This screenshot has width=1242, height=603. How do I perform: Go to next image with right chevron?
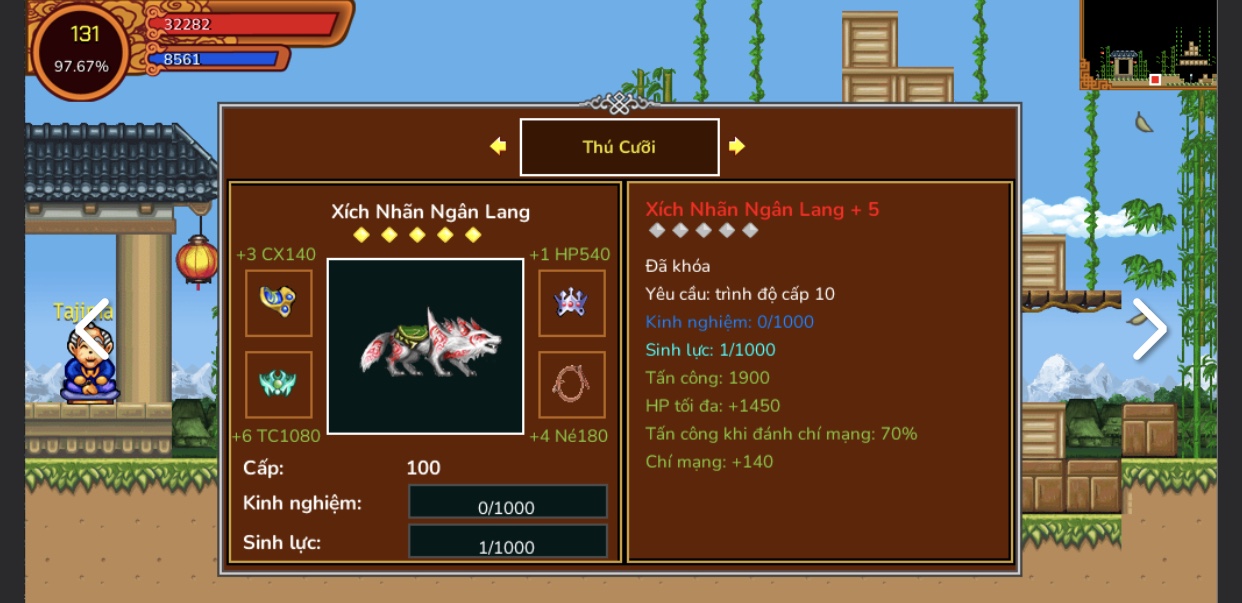(x=1149, y=329)
